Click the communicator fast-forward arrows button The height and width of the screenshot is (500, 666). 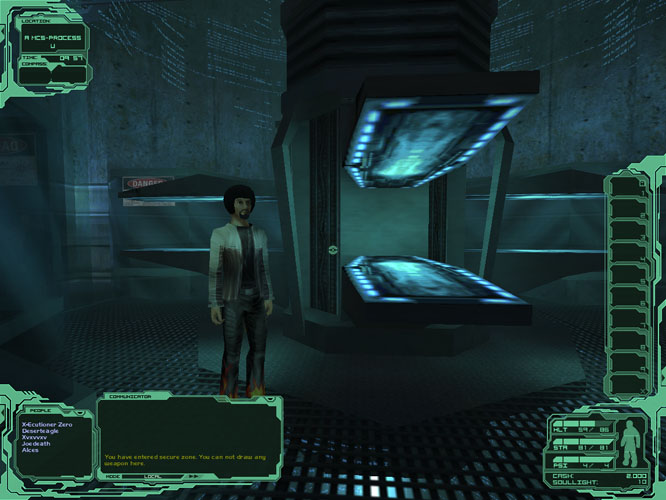pos(191,478)
